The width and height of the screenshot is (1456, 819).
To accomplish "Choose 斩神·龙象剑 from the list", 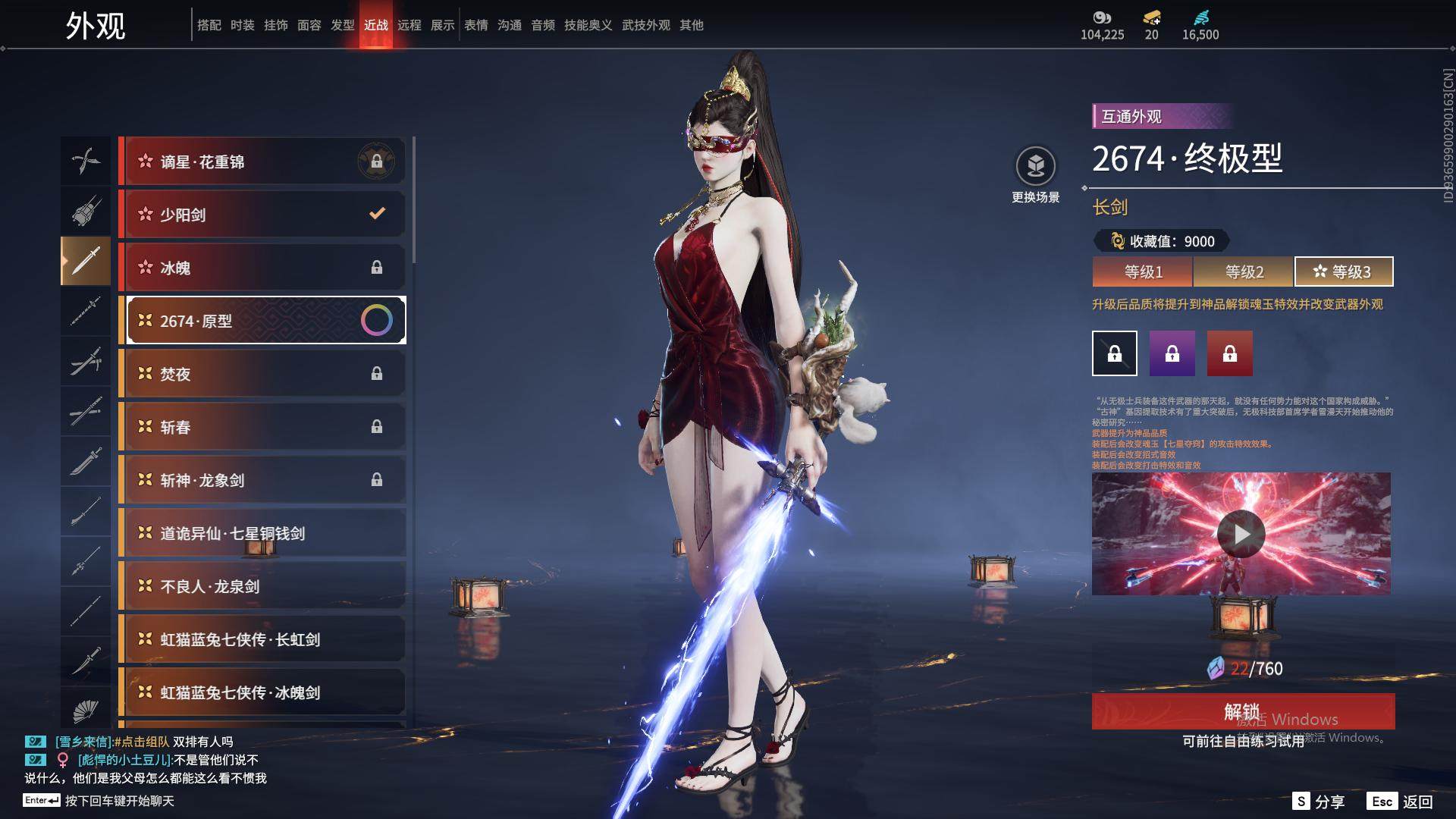I will [x=262, y=480].
